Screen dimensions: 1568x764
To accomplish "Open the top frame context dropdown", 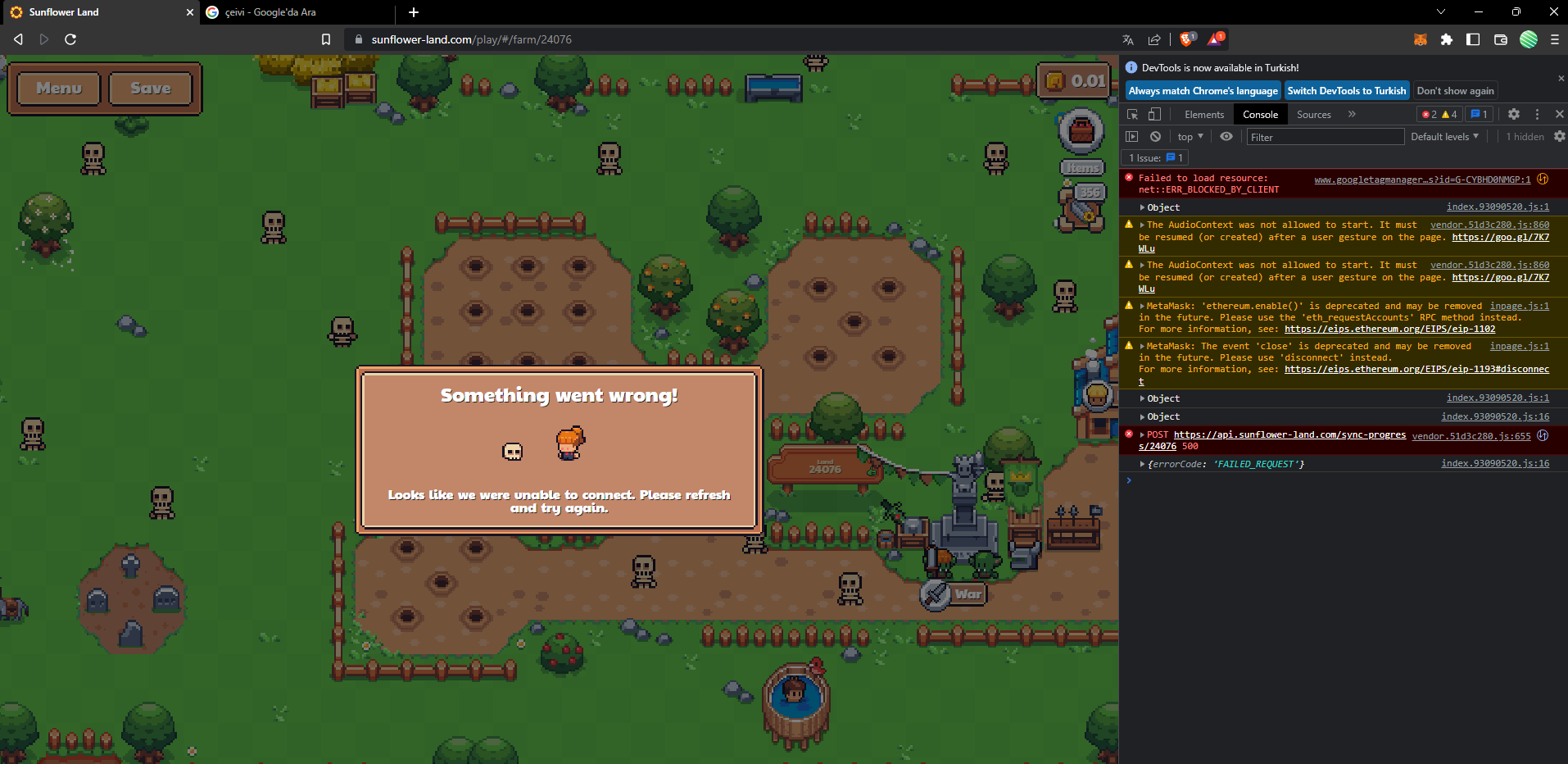I will [x=1190, y=136].
